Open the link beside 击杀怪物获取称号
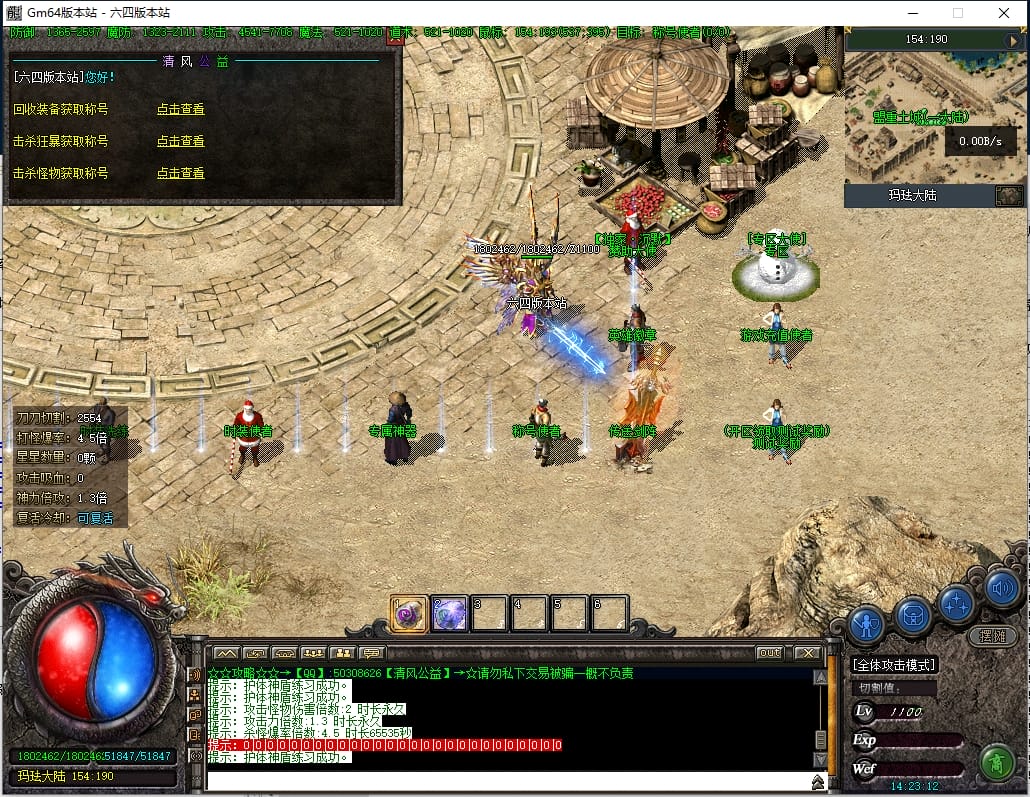 point(180,173)
